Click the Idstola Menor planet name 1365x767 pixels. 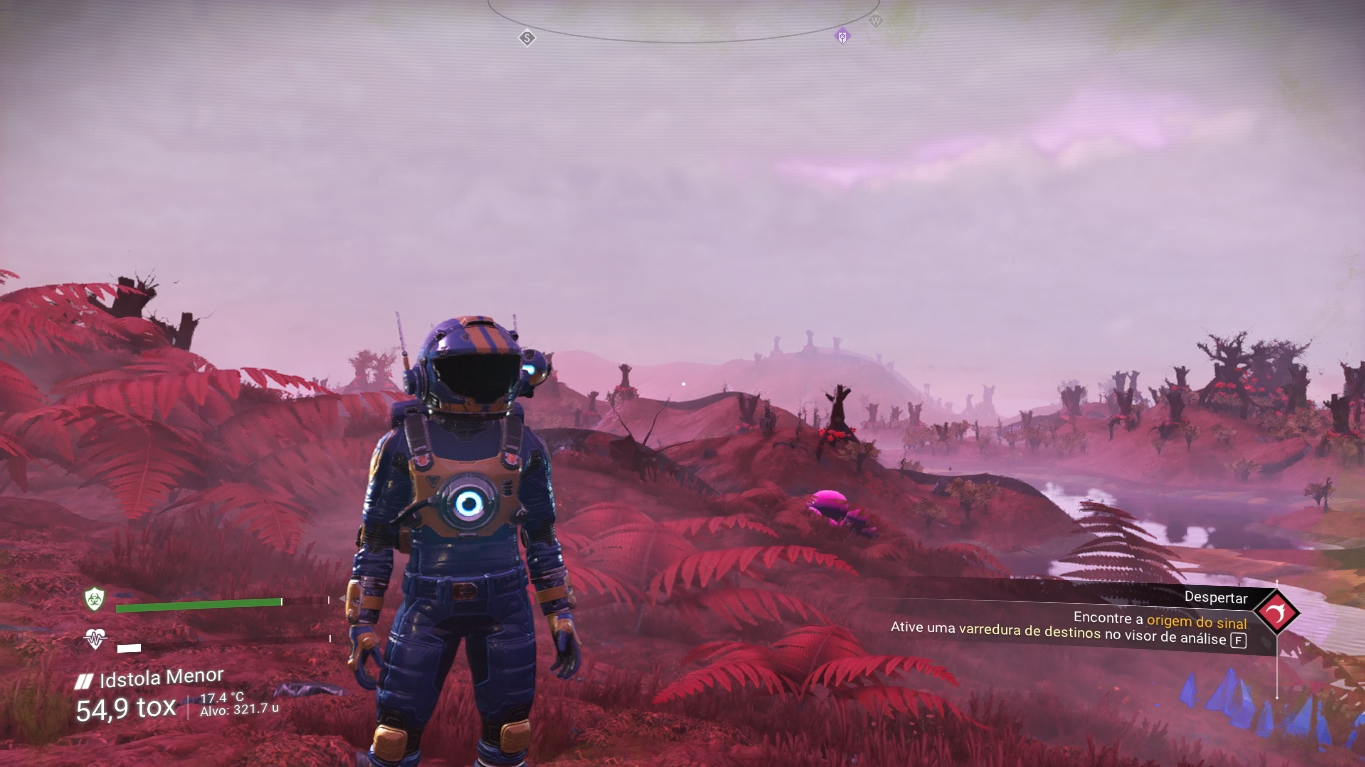[x=161, y=680]
